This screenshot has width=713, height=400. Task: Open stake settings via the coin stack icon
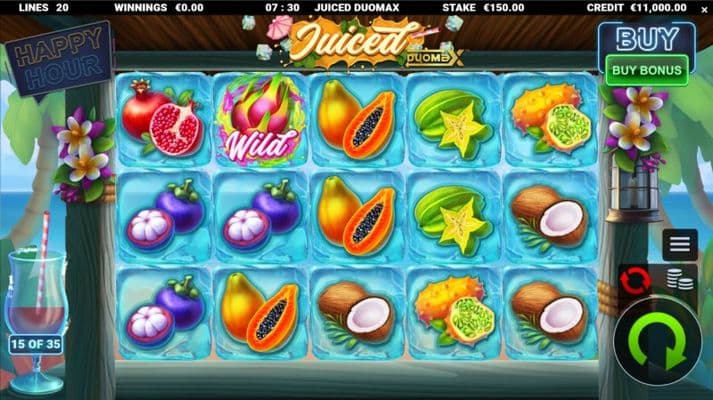coord(681,281)
